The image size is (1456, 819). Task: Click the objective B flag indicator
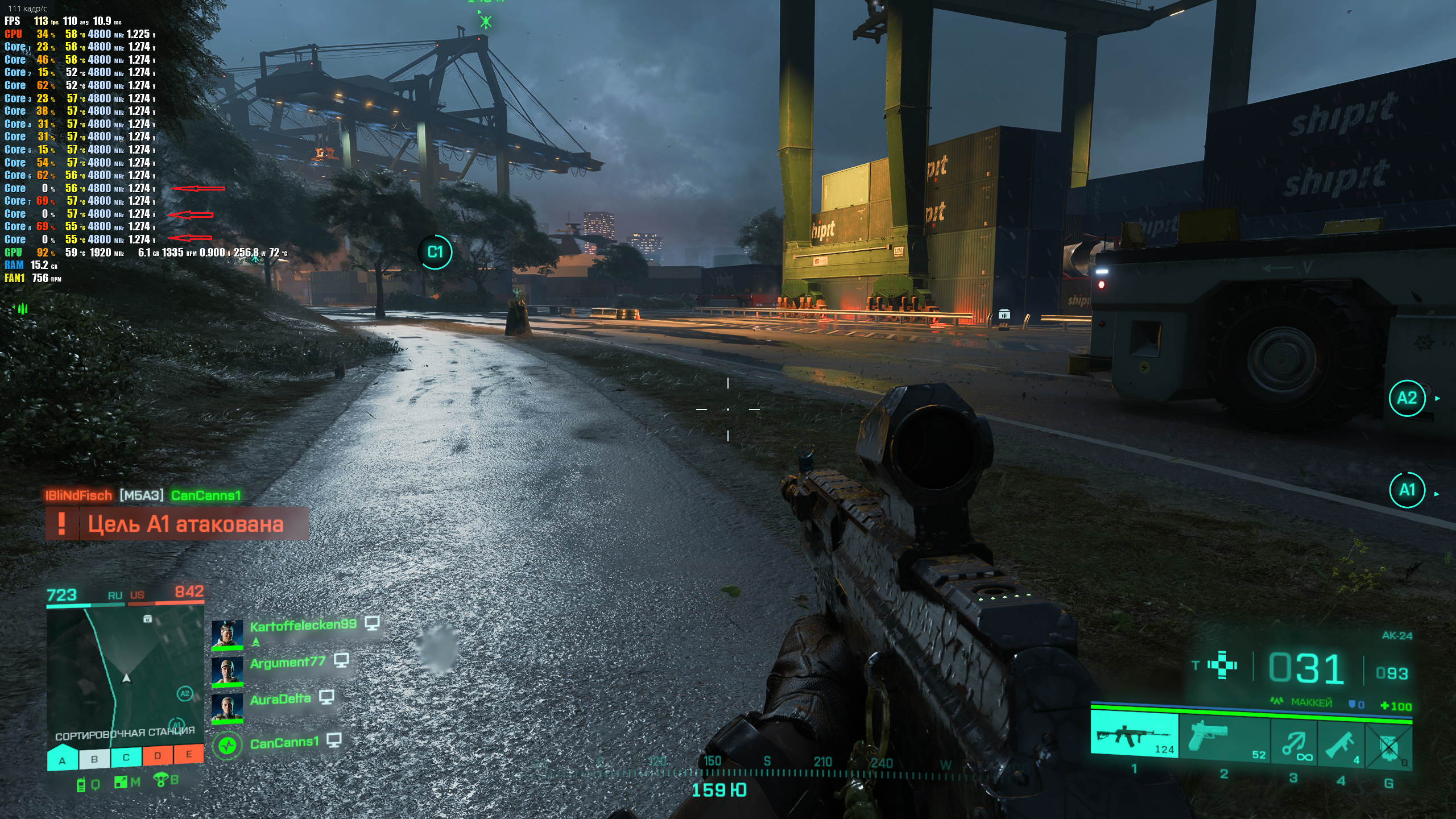pos(94,759)
